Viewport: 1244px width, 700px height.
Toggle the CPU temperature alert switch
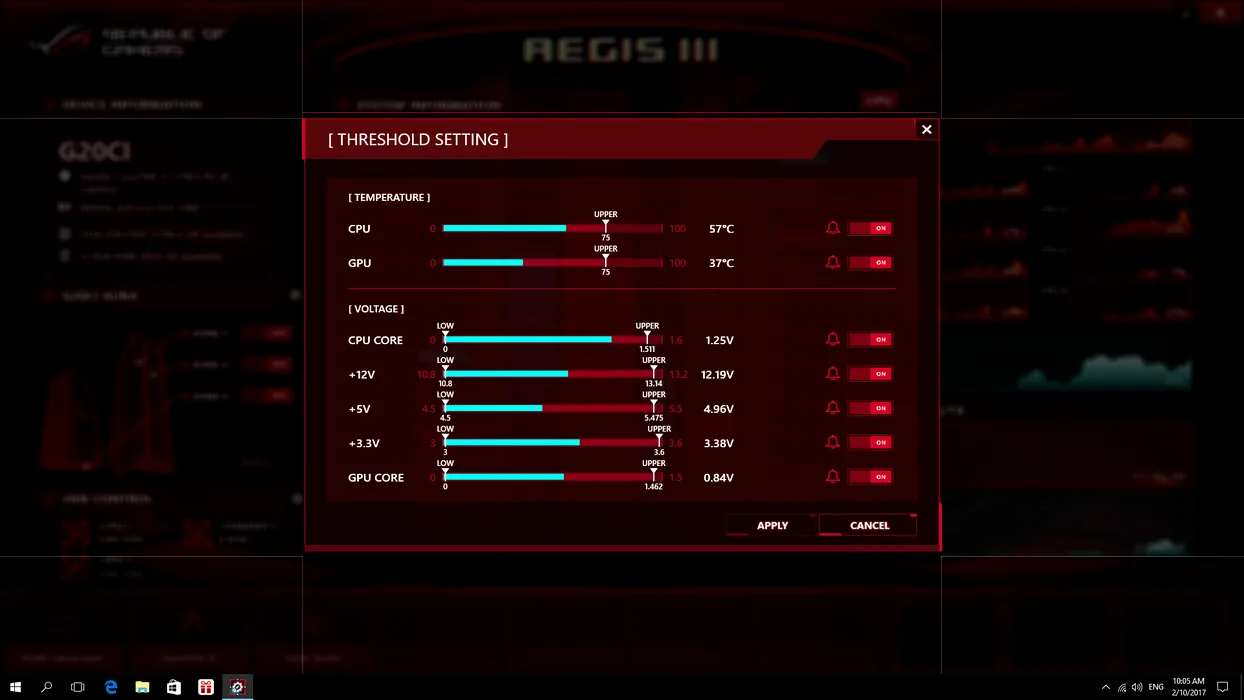point(870,228)
